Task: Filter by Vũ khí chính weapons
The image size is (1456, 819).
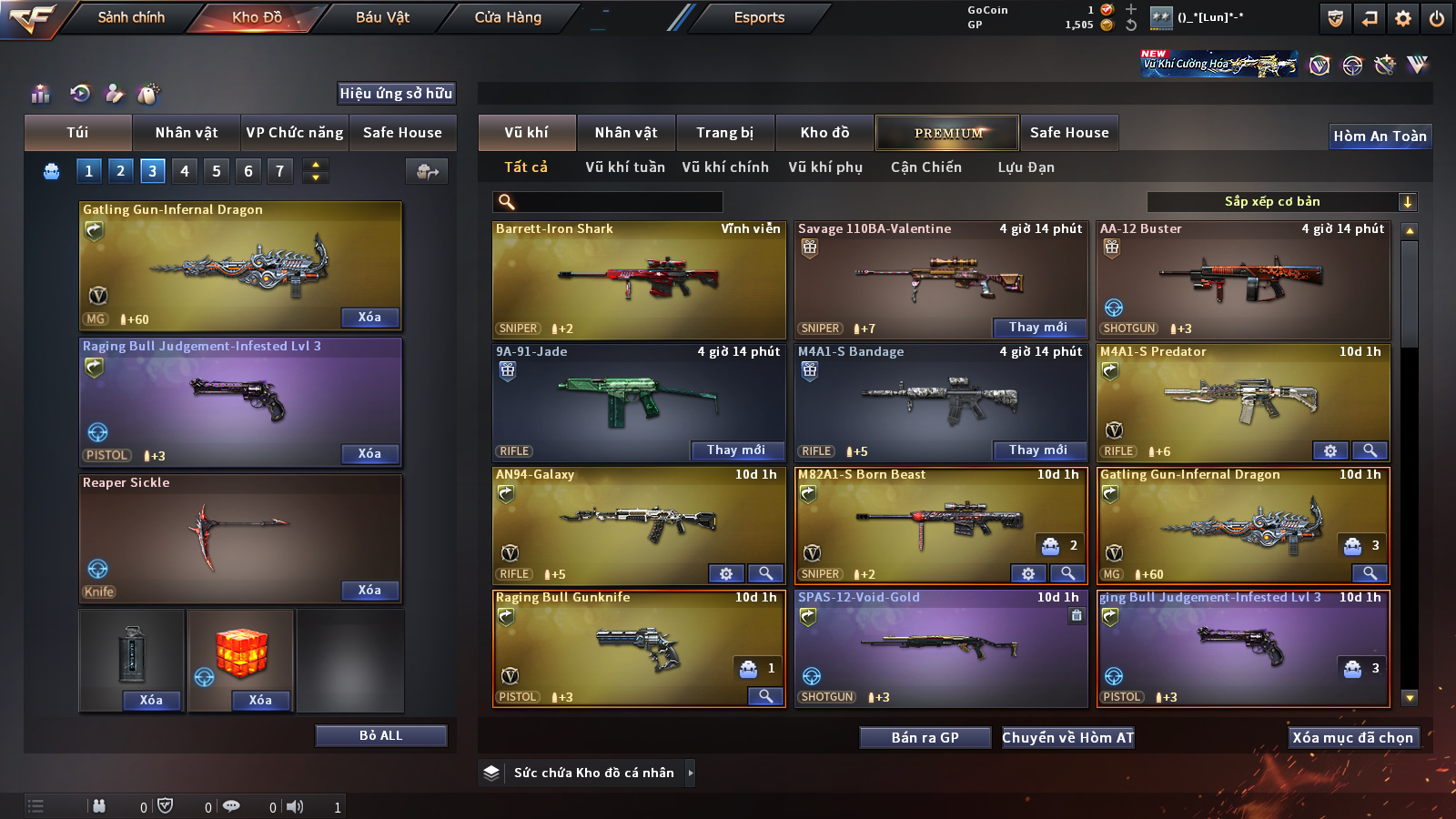Action: (x=724, y=167)
